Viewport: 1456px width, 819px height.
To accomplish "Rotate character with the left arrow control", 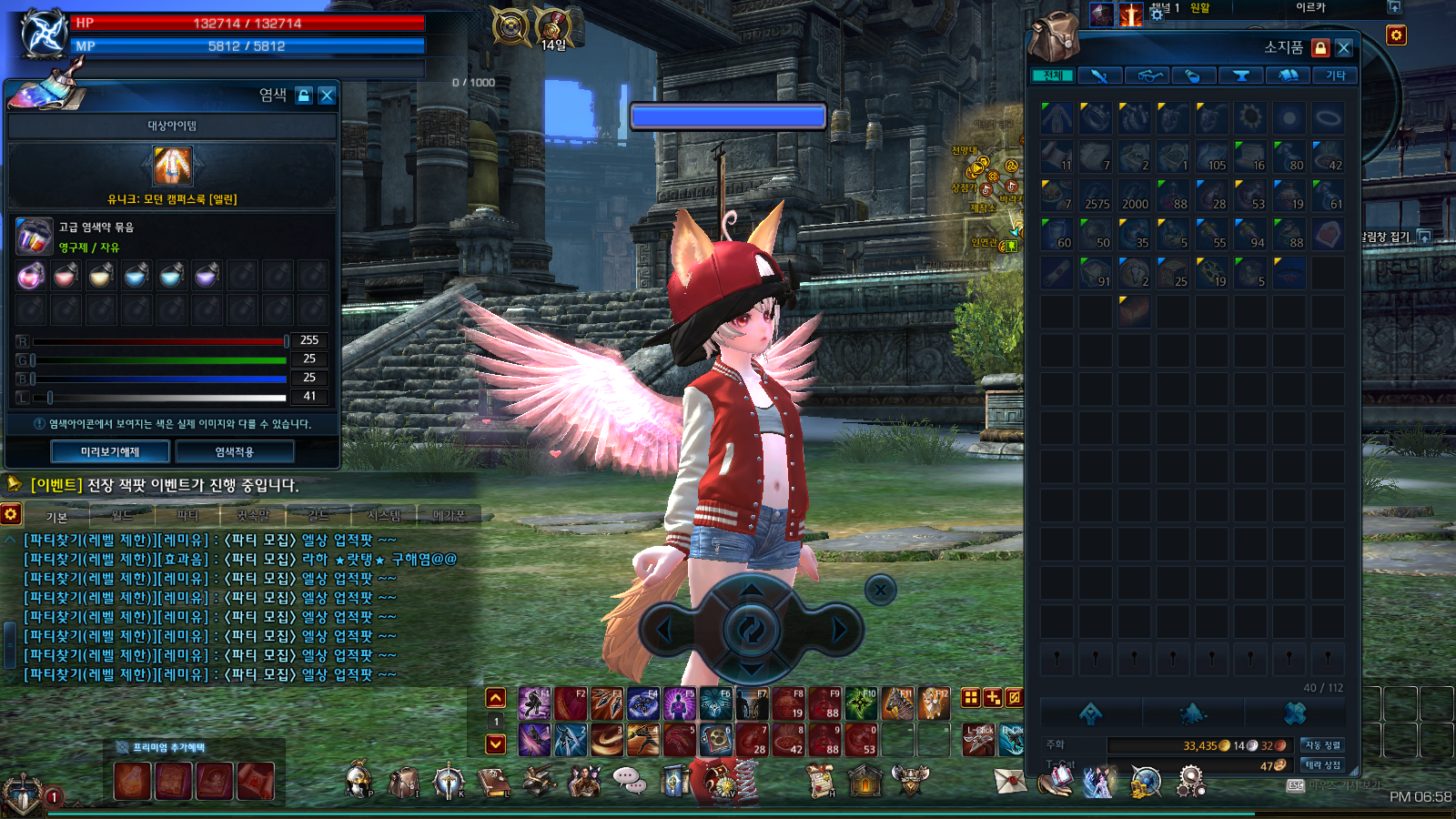I will [664, 629].
